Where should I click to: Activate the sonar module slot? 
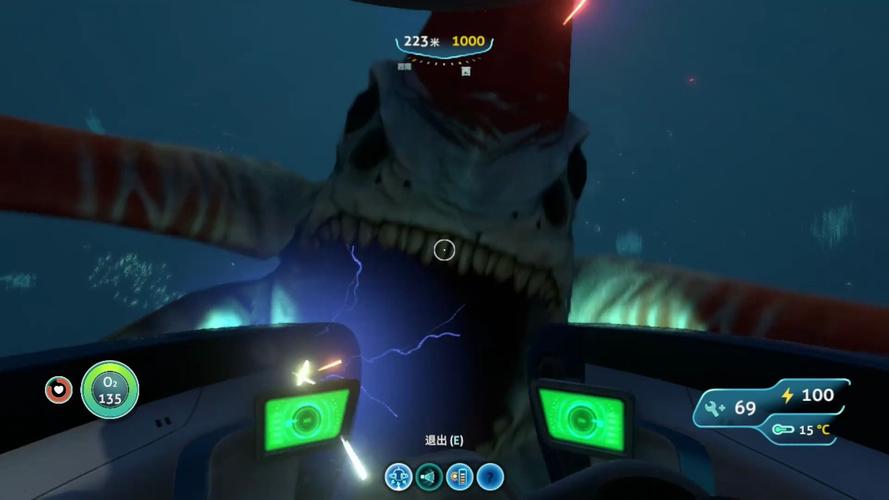tap(429, 477)
